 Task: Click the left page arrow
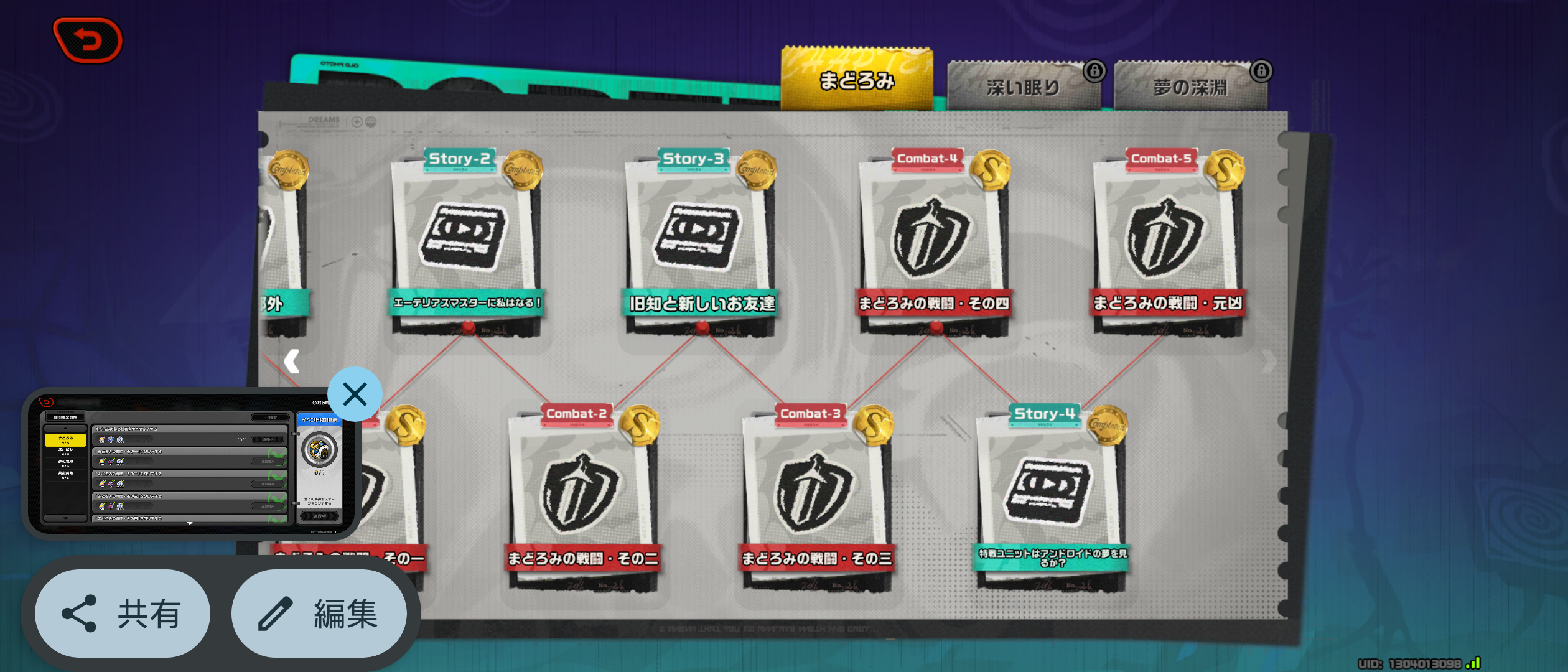click(x=291, y=361)
